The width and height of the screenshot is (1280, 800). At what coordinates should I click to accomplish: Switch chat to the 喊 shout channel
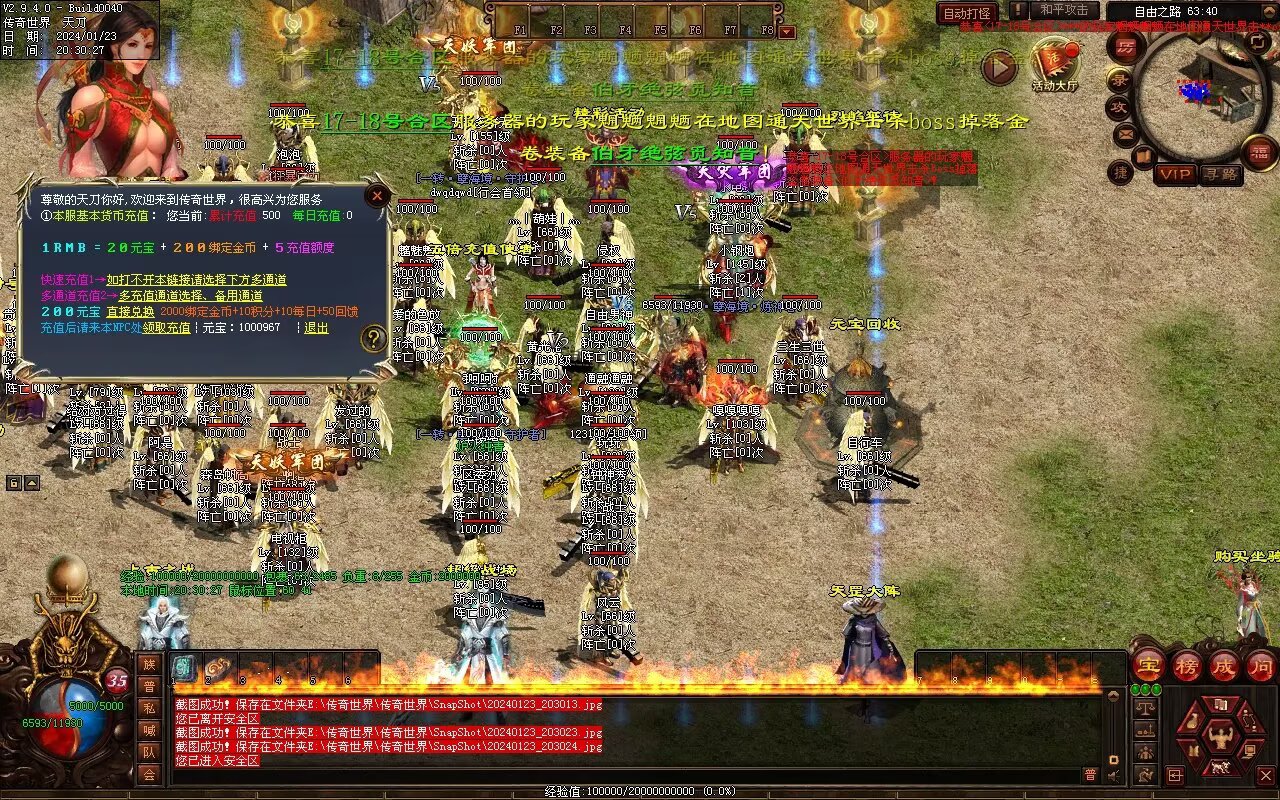click(149, 730)
